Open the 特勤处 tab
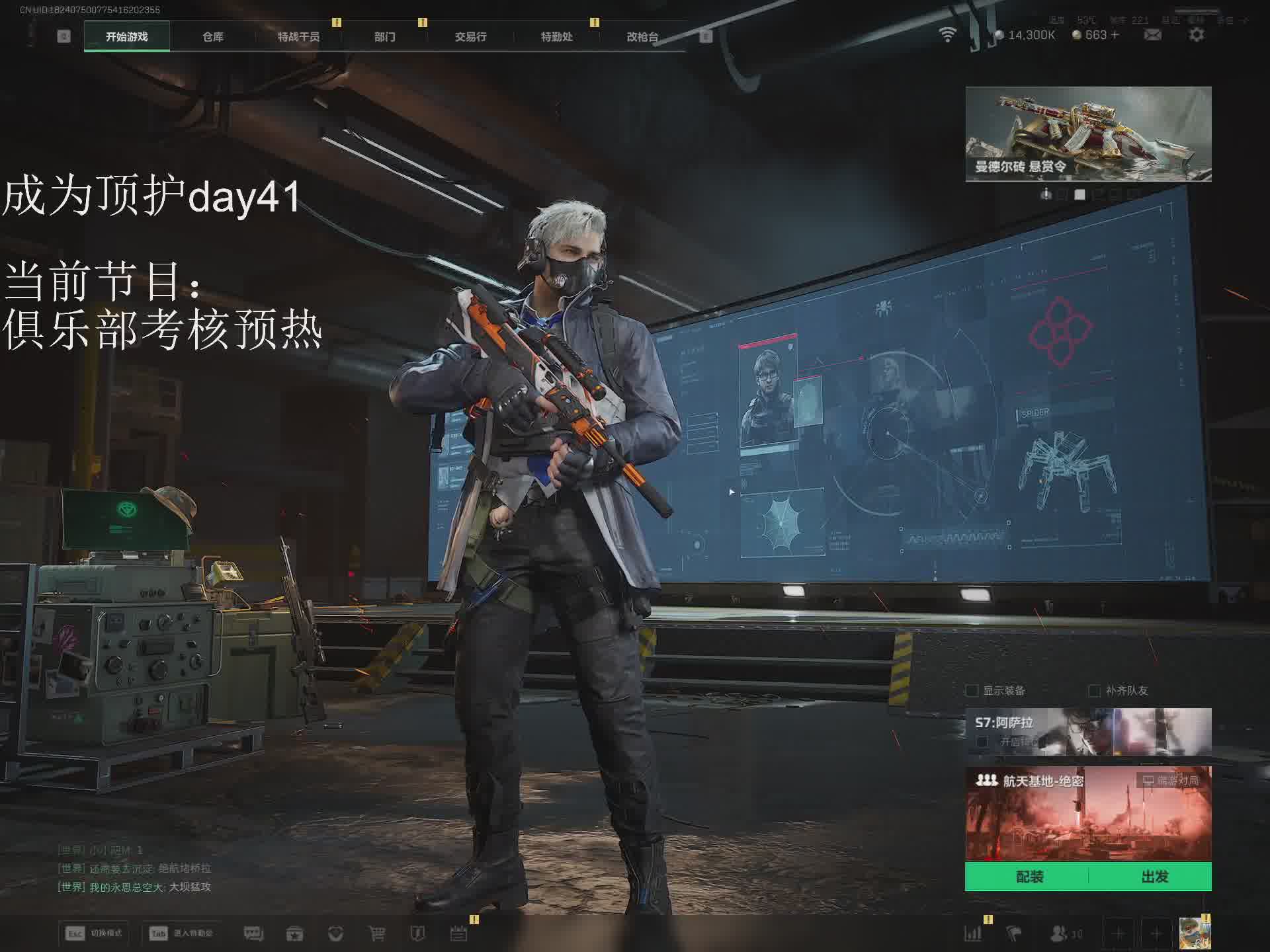 click(x=556, y=37)
